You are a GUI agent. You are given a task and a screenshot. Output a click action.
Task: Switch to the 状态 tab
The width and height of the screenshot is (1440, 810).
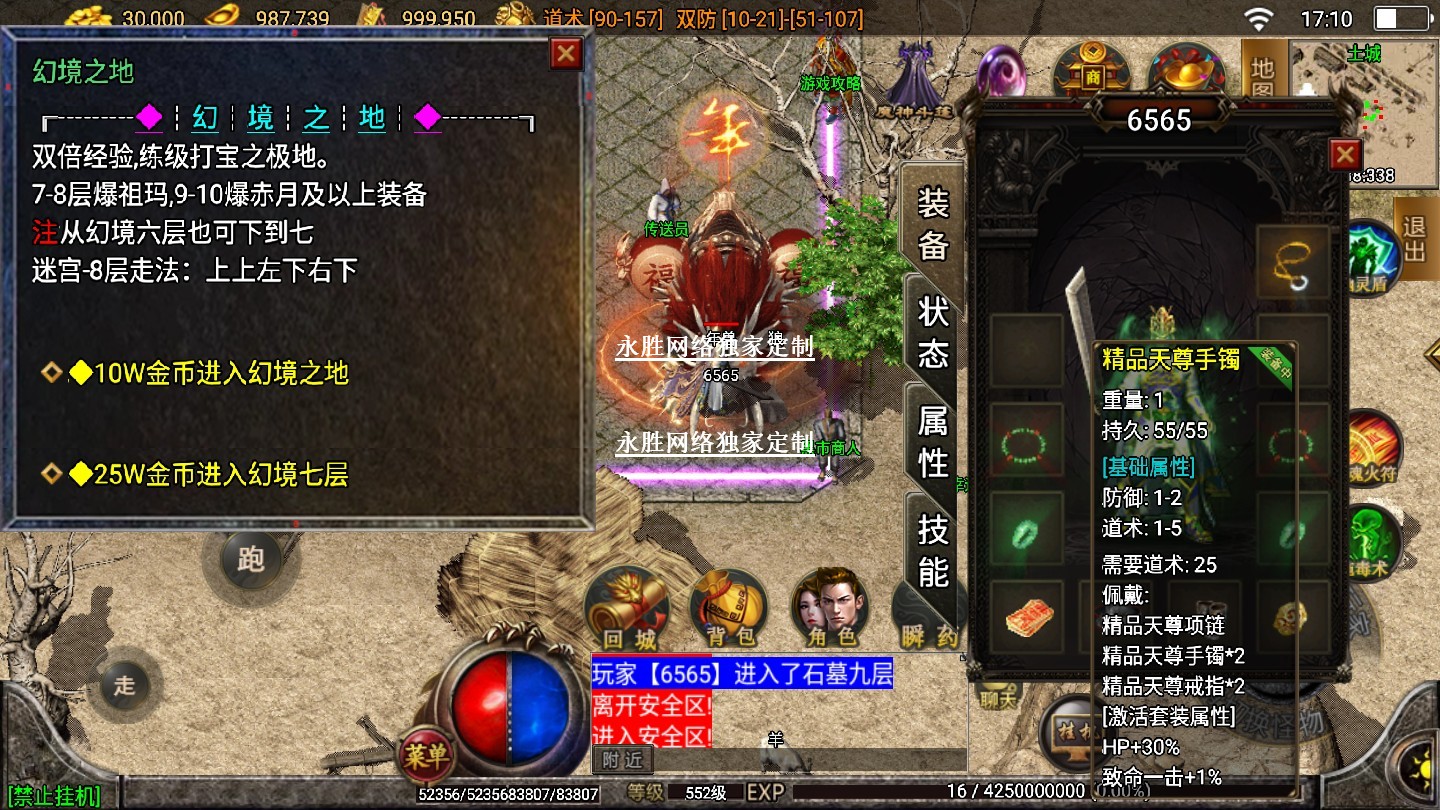tap(933, 333)
